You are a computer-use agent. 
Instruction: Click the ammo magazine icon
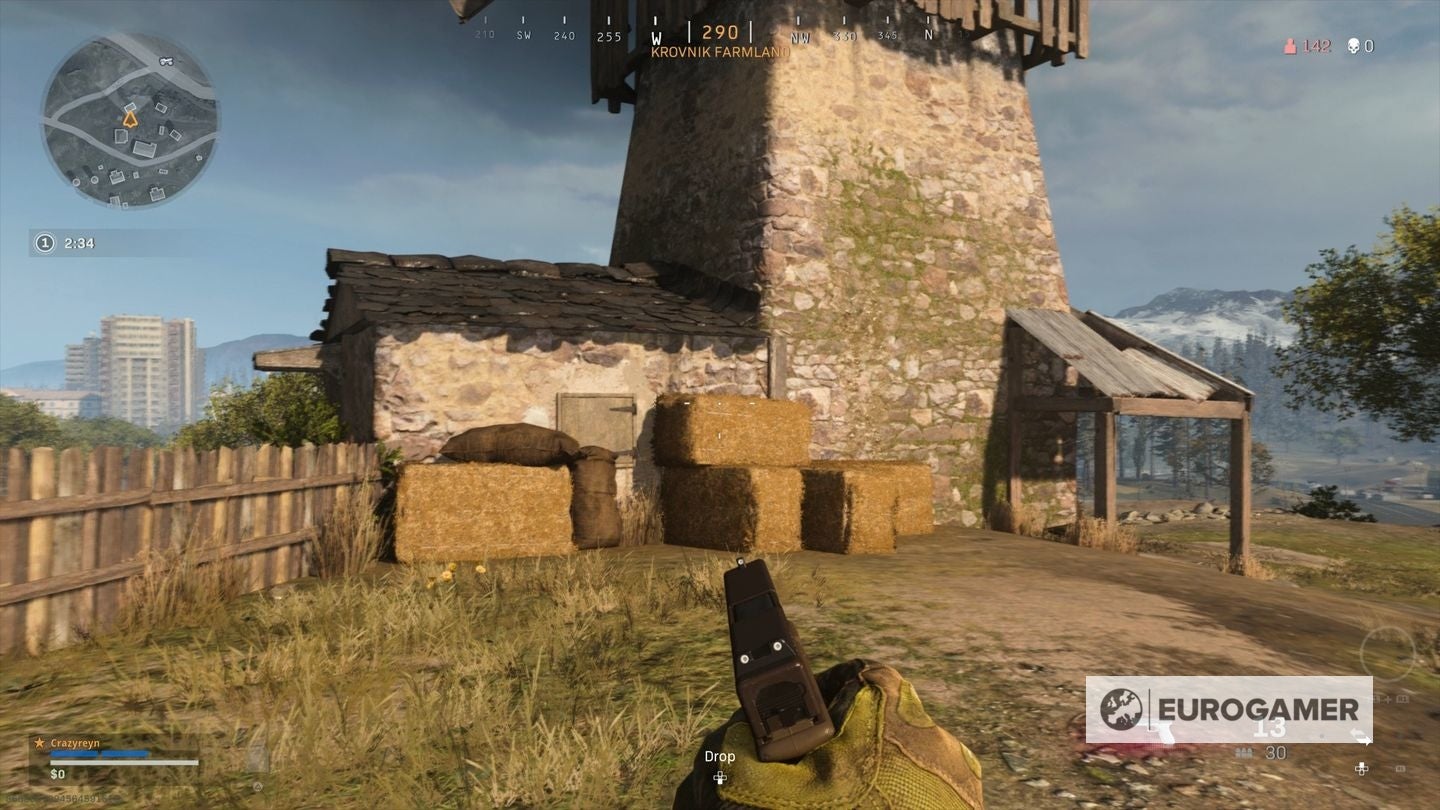(x=1243, y=753)
